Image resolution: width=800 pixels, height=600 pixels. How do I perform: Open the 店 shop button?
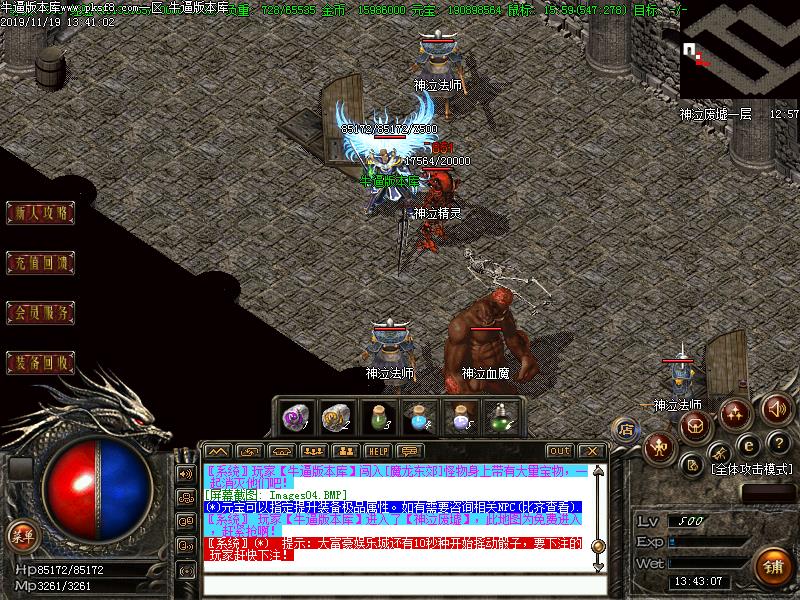coord(628,431)
